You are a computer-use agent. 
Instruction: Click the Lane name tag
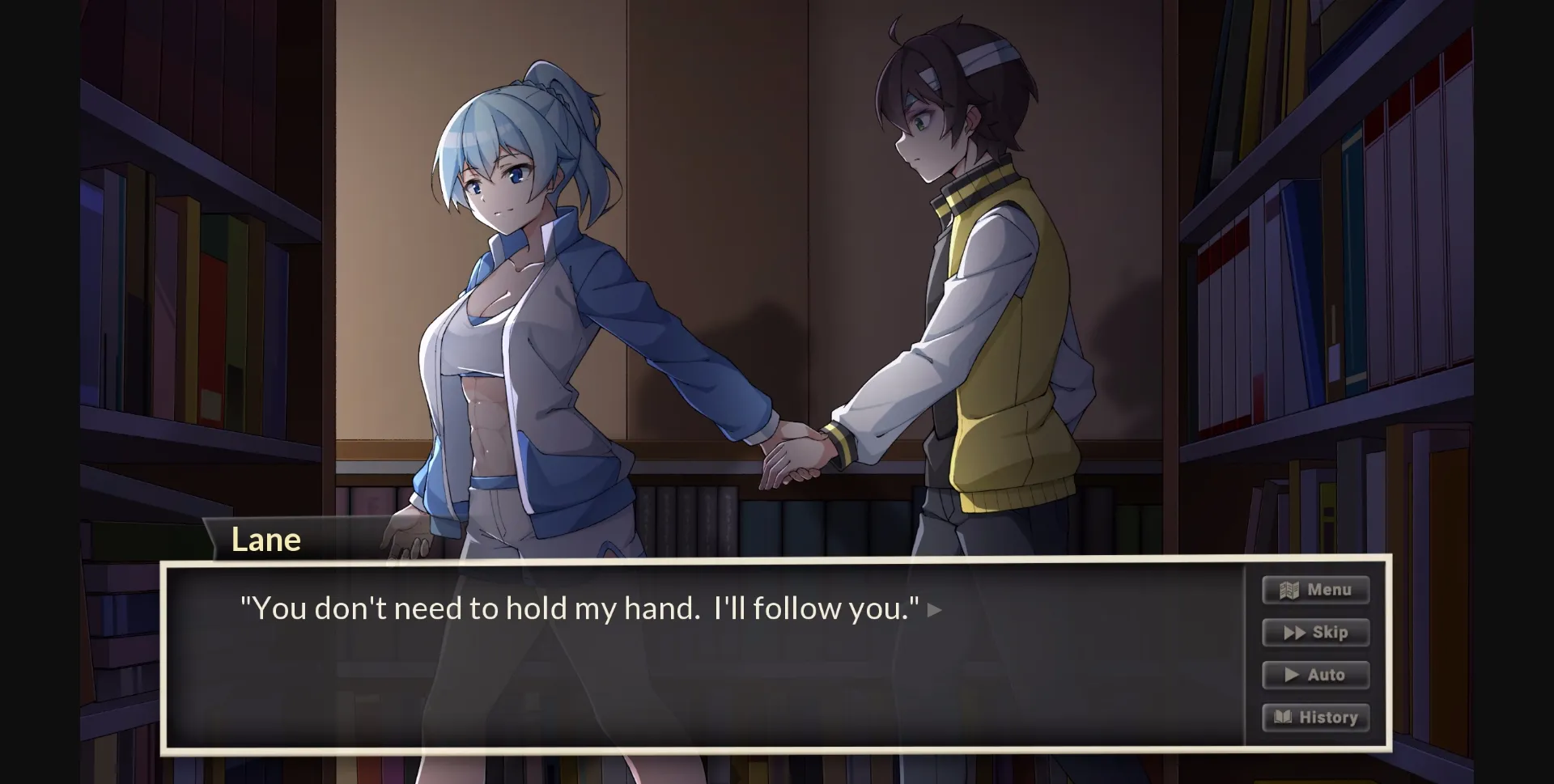coord(268,539)
